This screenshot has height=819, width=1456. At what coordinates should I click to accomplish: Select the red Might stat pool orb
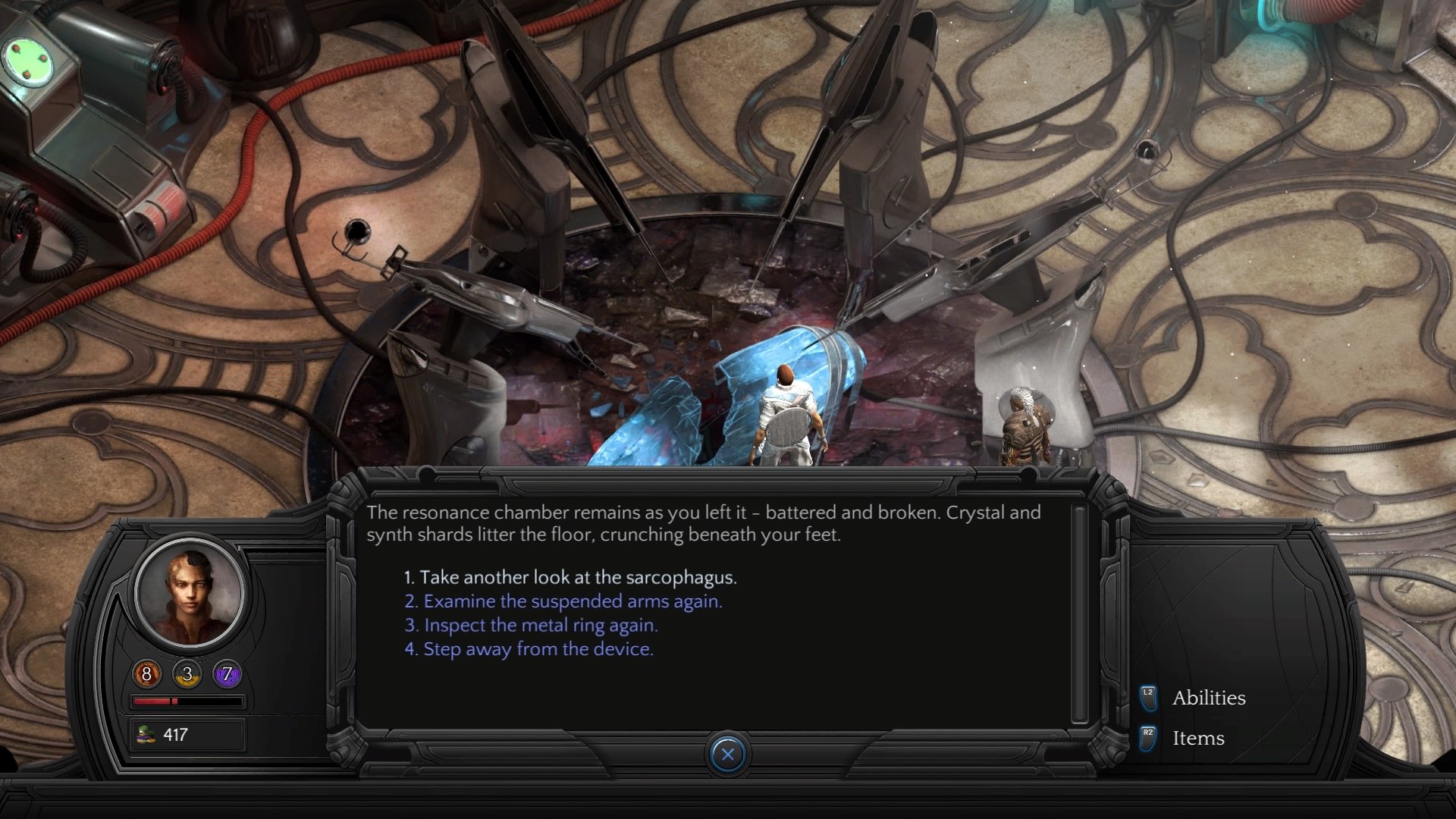coord(145,674)
